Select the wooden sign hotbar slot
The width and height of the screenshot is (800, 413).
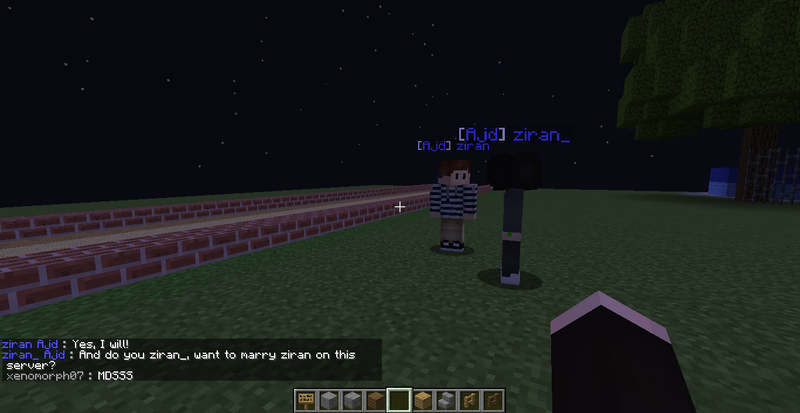pos(306,401)
